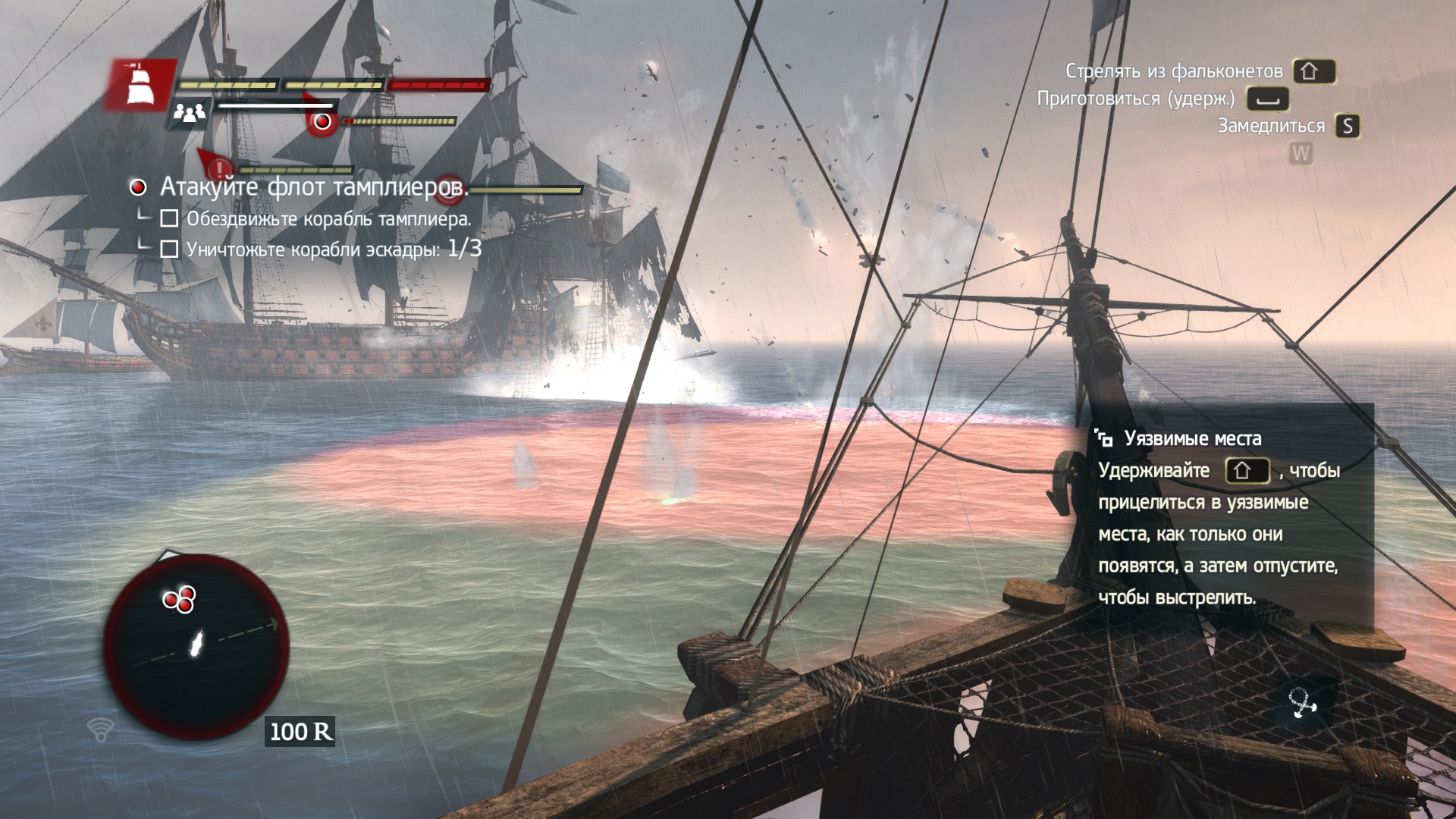Click the white player ship on the minimap

(196, 644)
